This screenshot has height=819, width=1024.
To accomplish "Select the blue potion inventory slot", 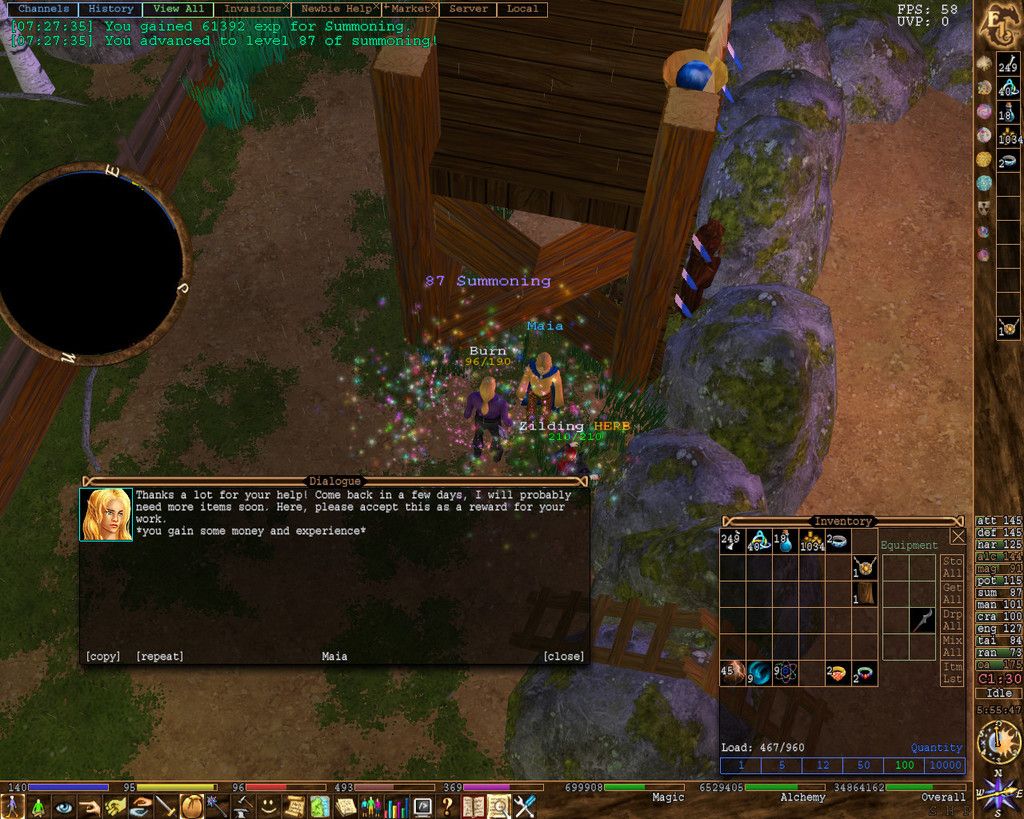I will click(x=785, y=542).
